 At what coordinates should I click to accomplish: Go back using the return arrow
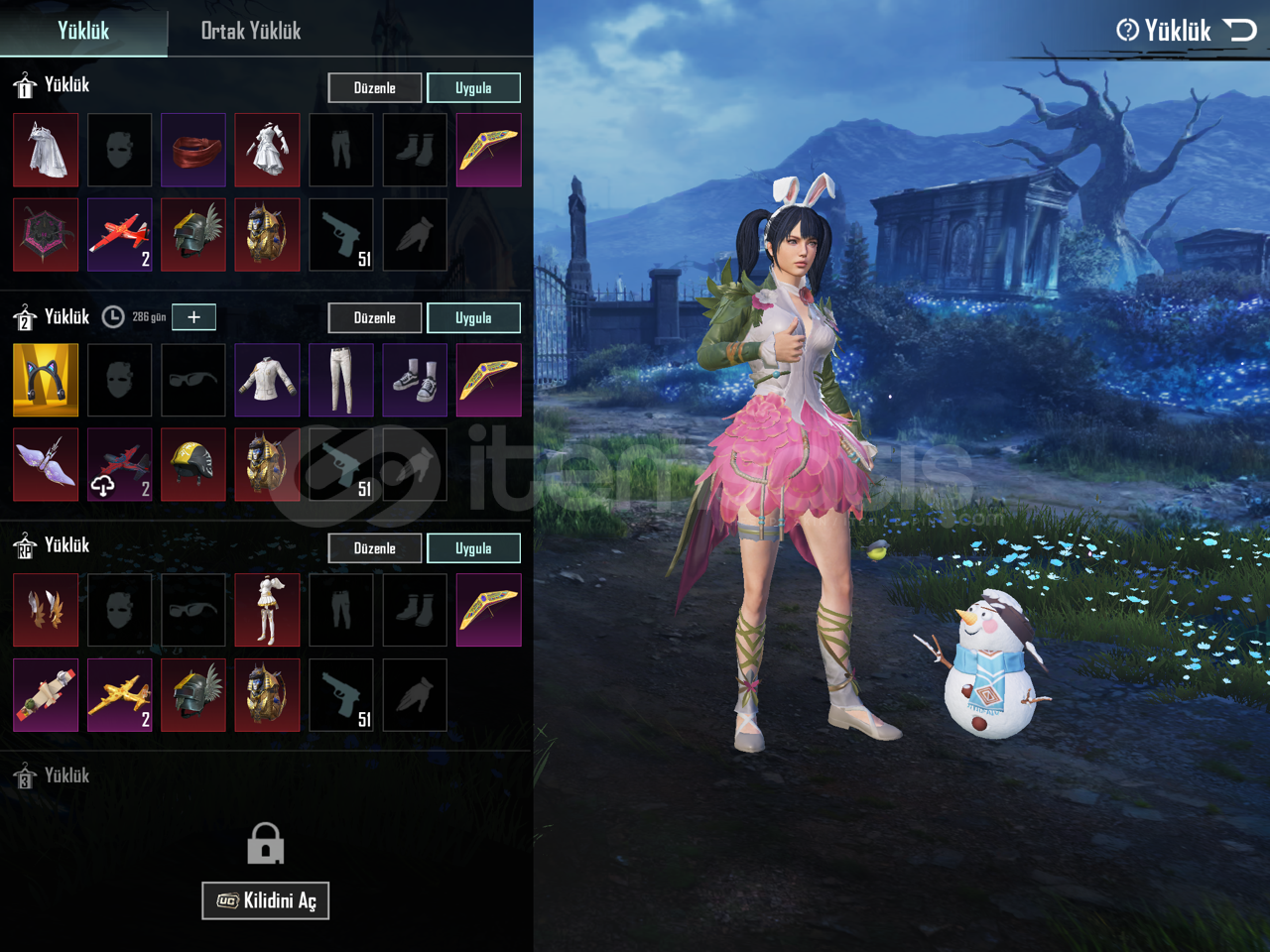tap(1240, 30)
